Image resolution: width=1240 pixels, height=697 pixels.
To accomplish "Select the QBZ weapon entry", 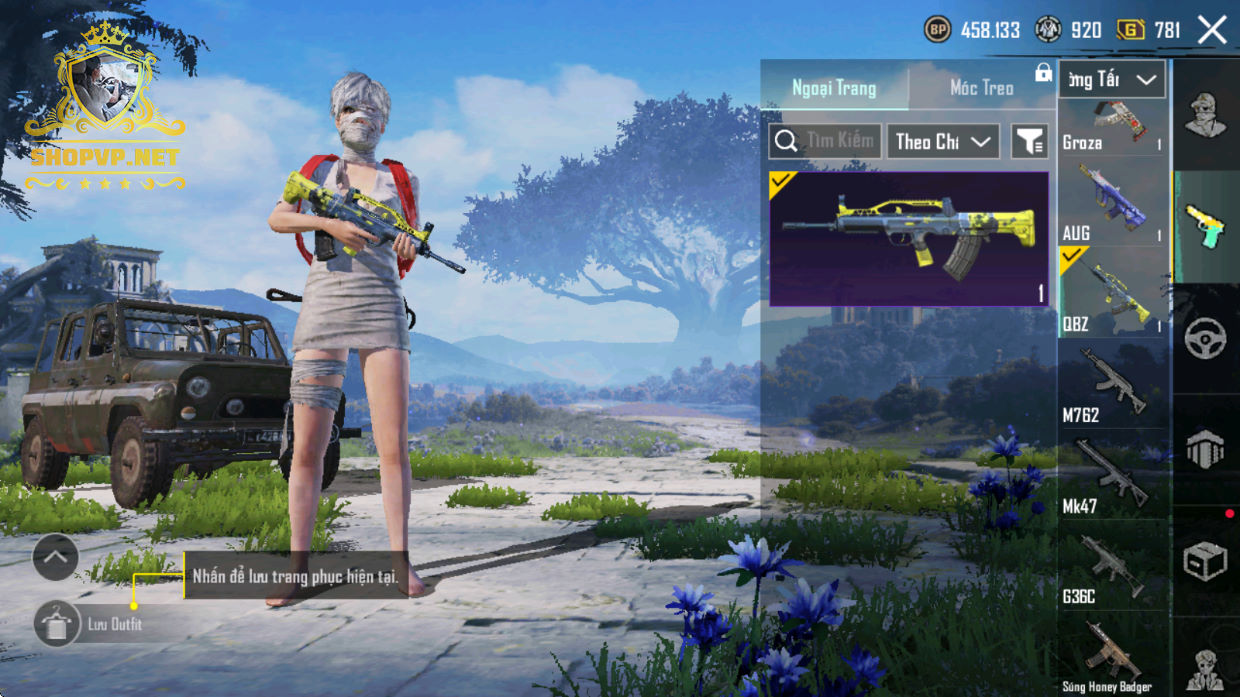I will 1112,294.
